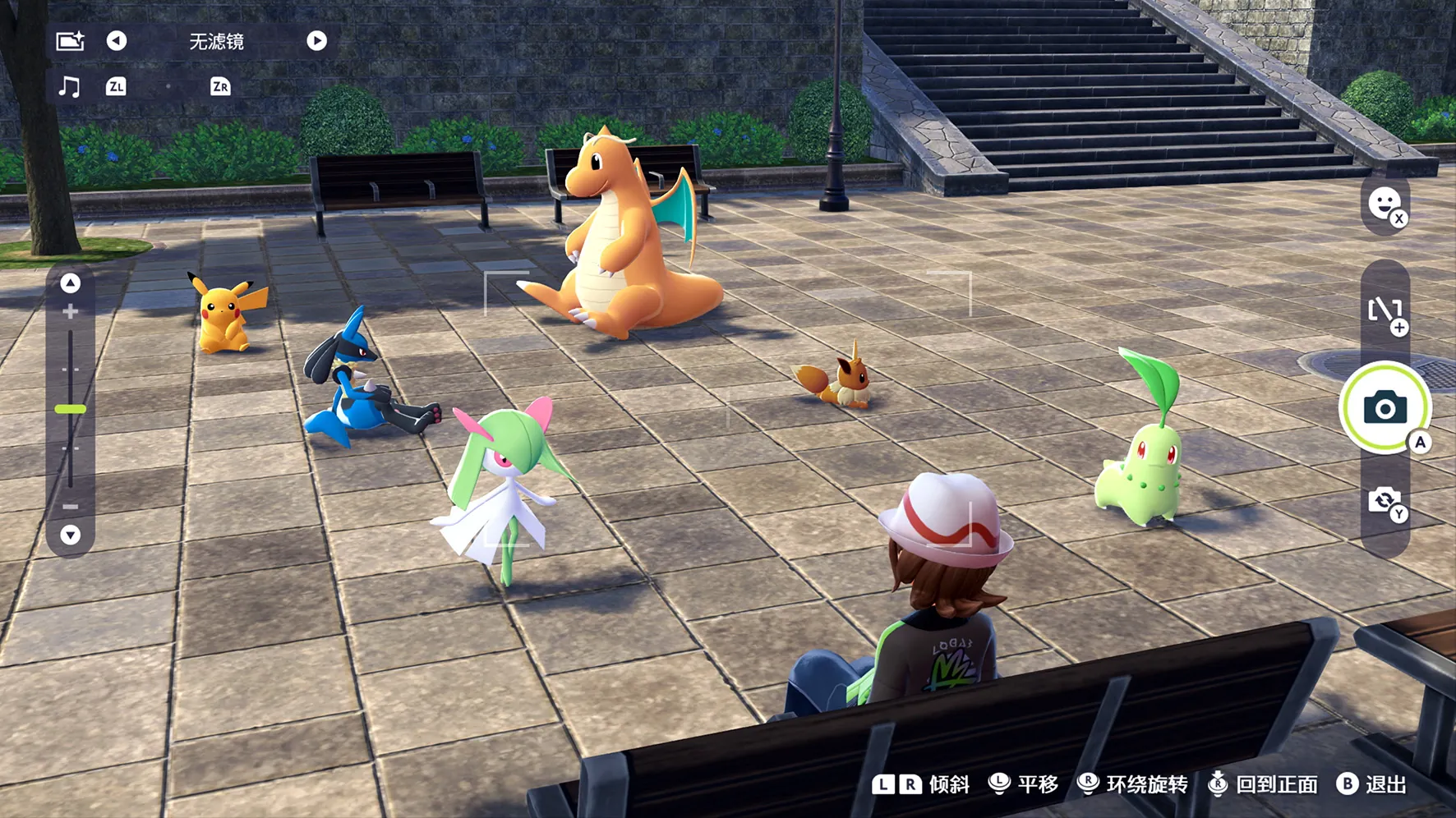Open the smiley-face emote menu
This screenshot has width=1456, height=818.
coord(1385,203)
